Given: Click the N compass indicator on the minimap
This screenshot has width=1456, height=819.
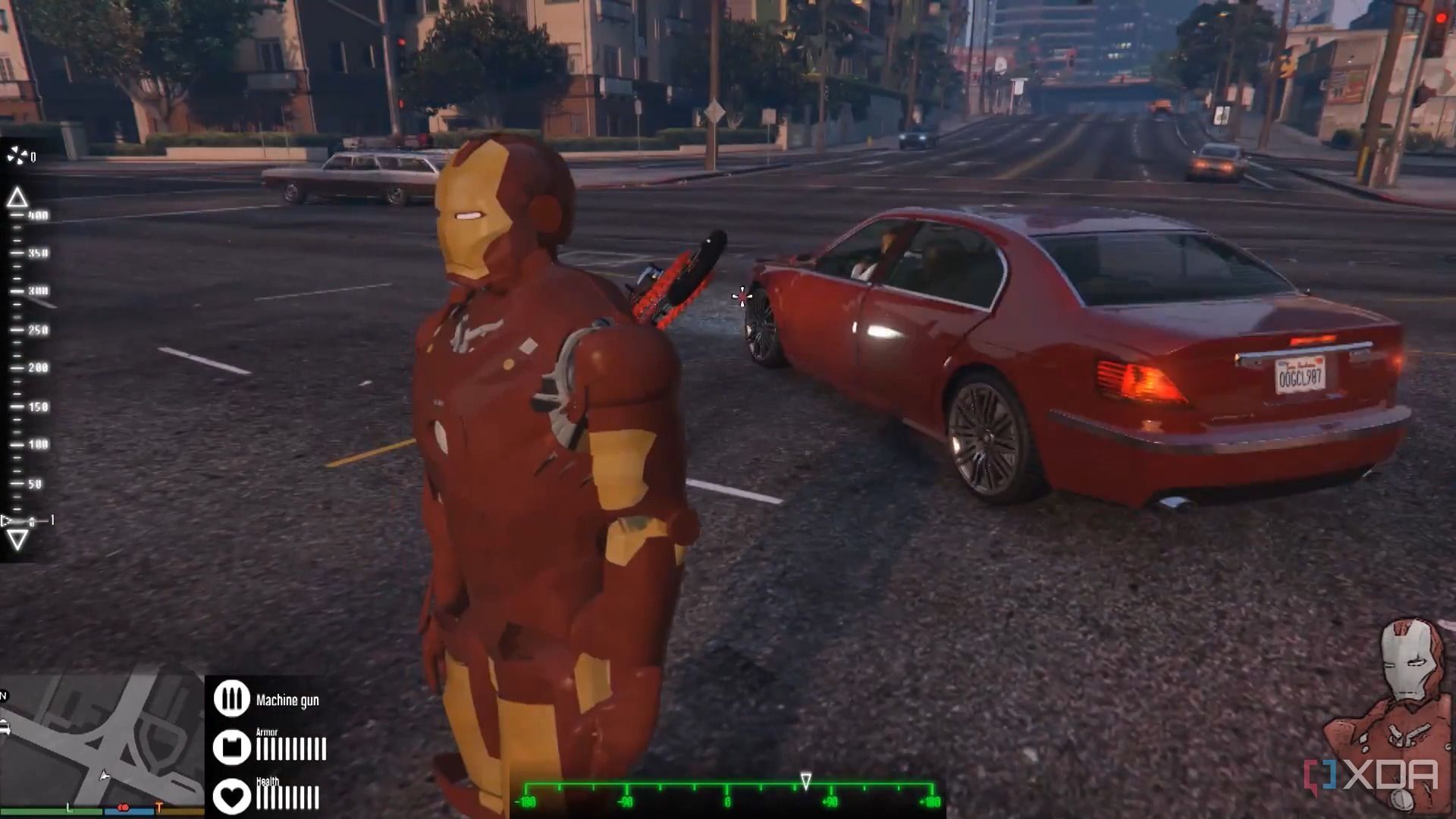Looking at the screenshot, I should [3, 695].
